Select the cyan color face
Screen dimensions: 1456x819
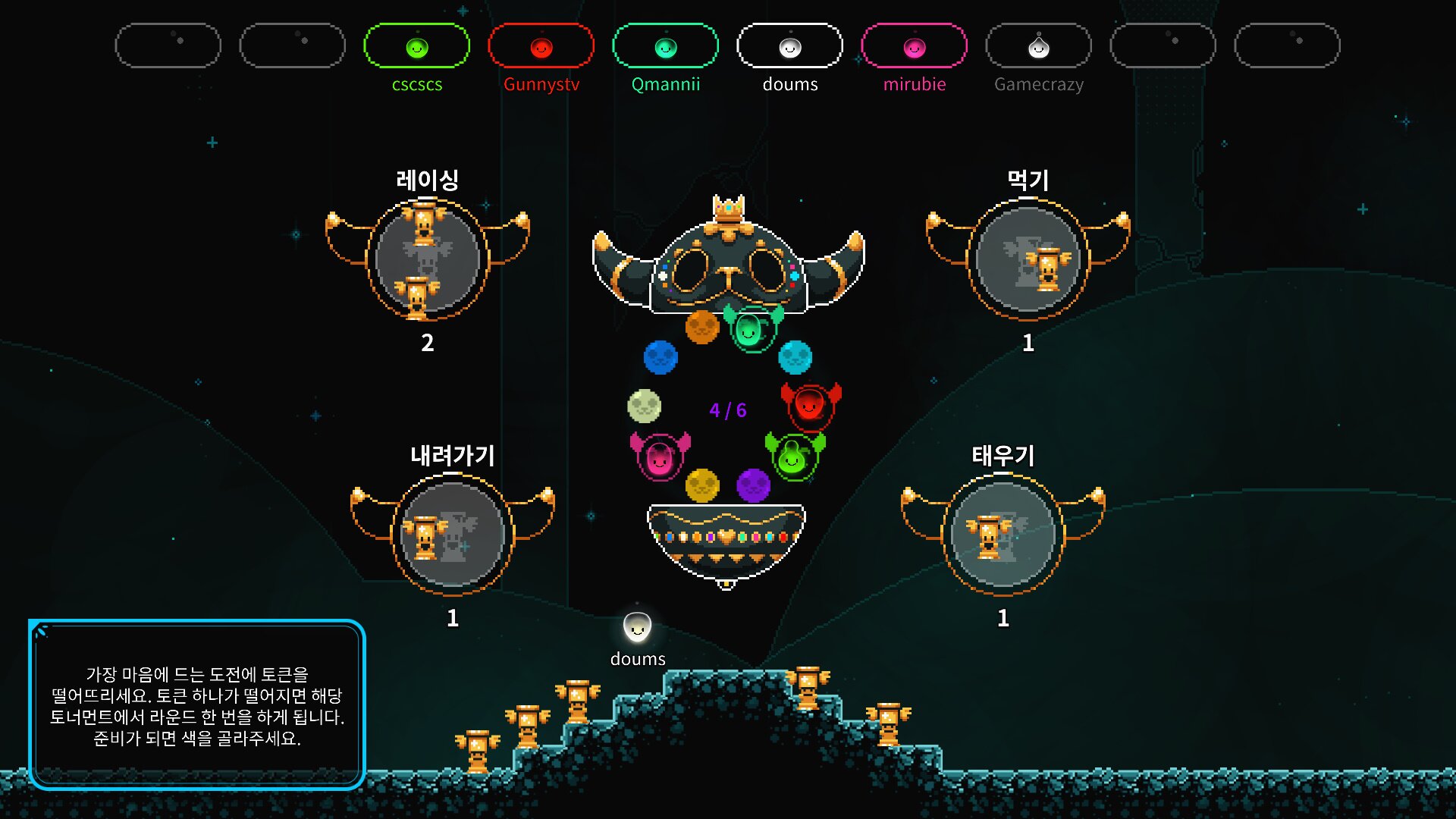[795, 357]
